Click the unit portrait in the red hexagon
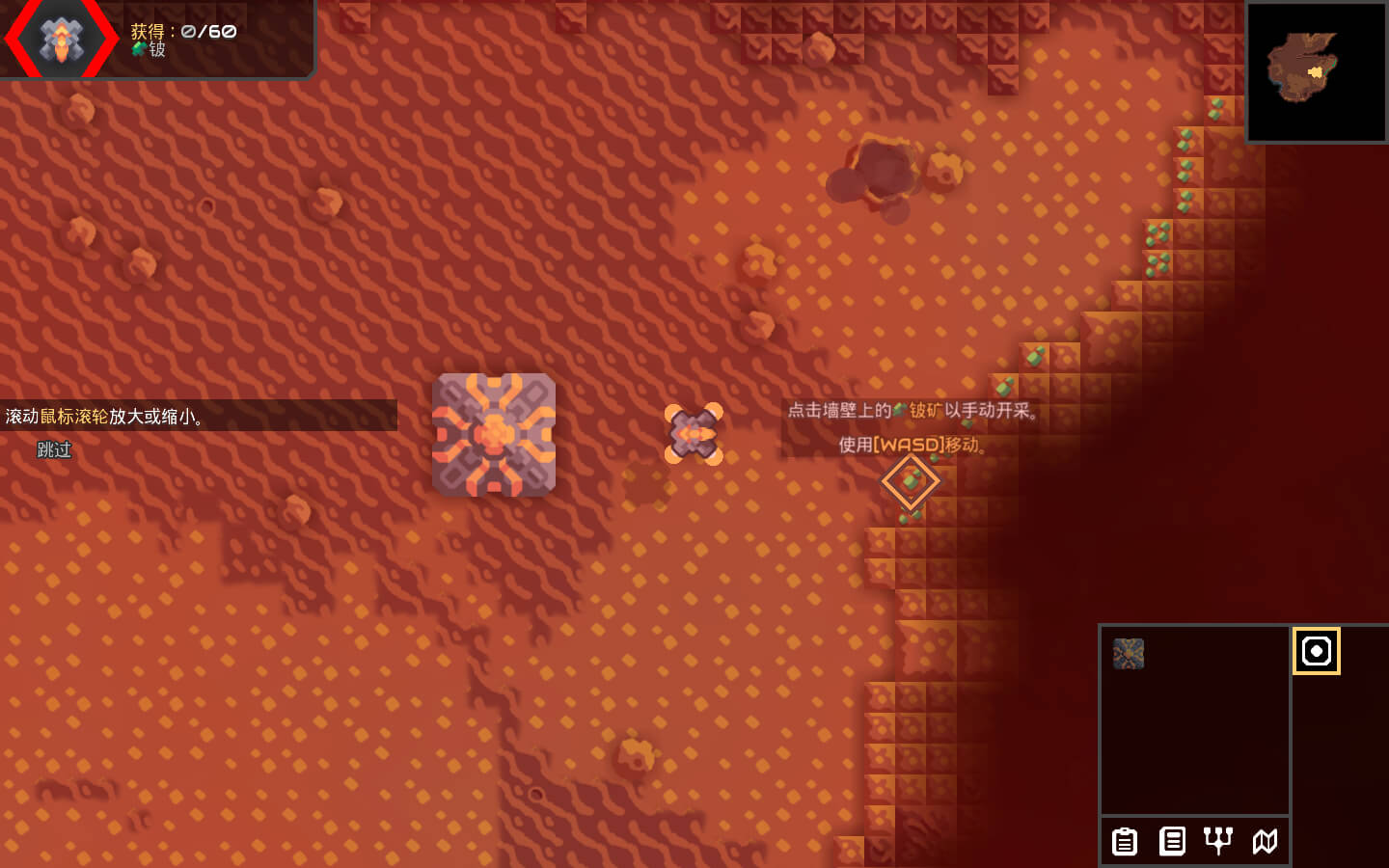This screenshot has width=1389, height=868. coord(62,40)
